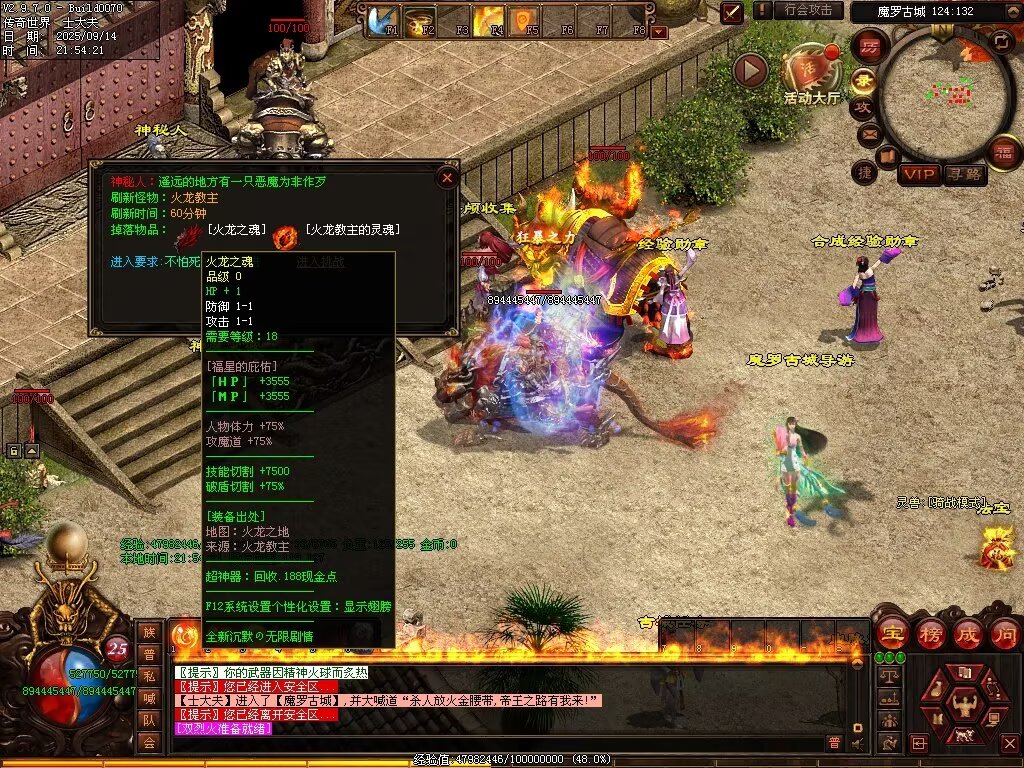Switch chat to 私 private channel
1024x768 pixels.
pos(149,677)
